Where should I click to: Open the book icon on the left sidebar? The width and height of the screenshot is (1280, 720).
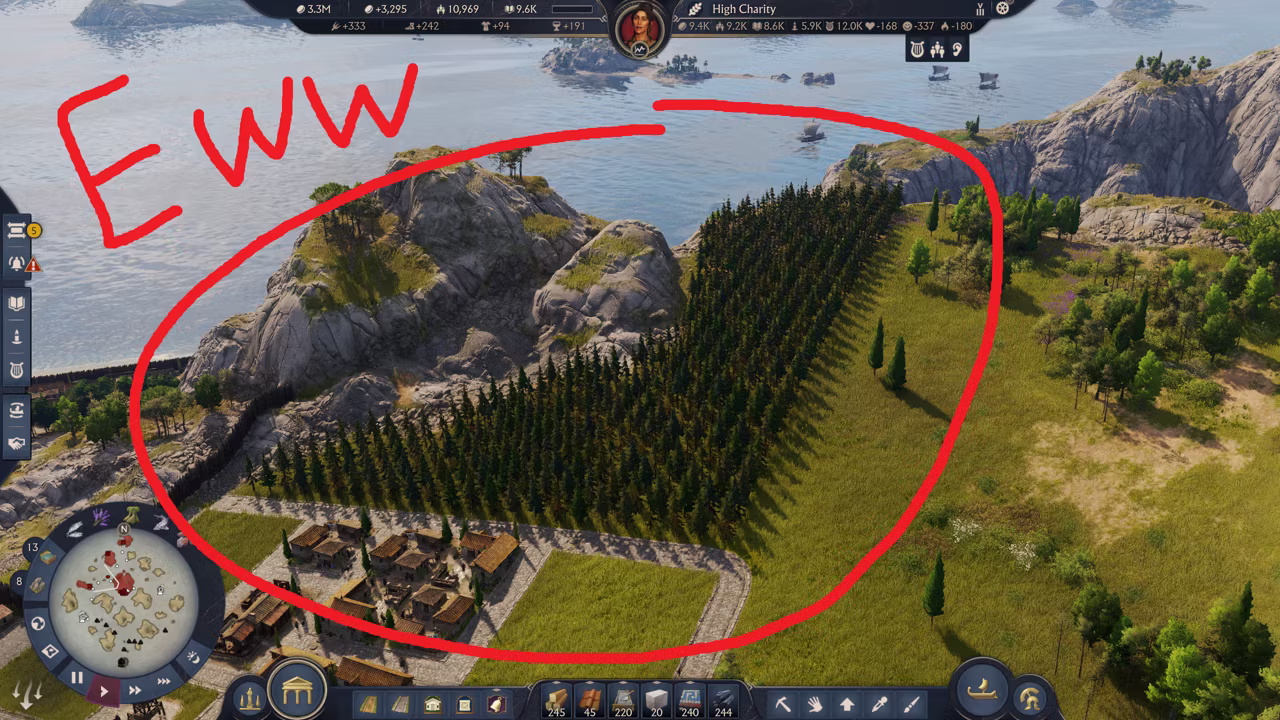pos(17,302)
